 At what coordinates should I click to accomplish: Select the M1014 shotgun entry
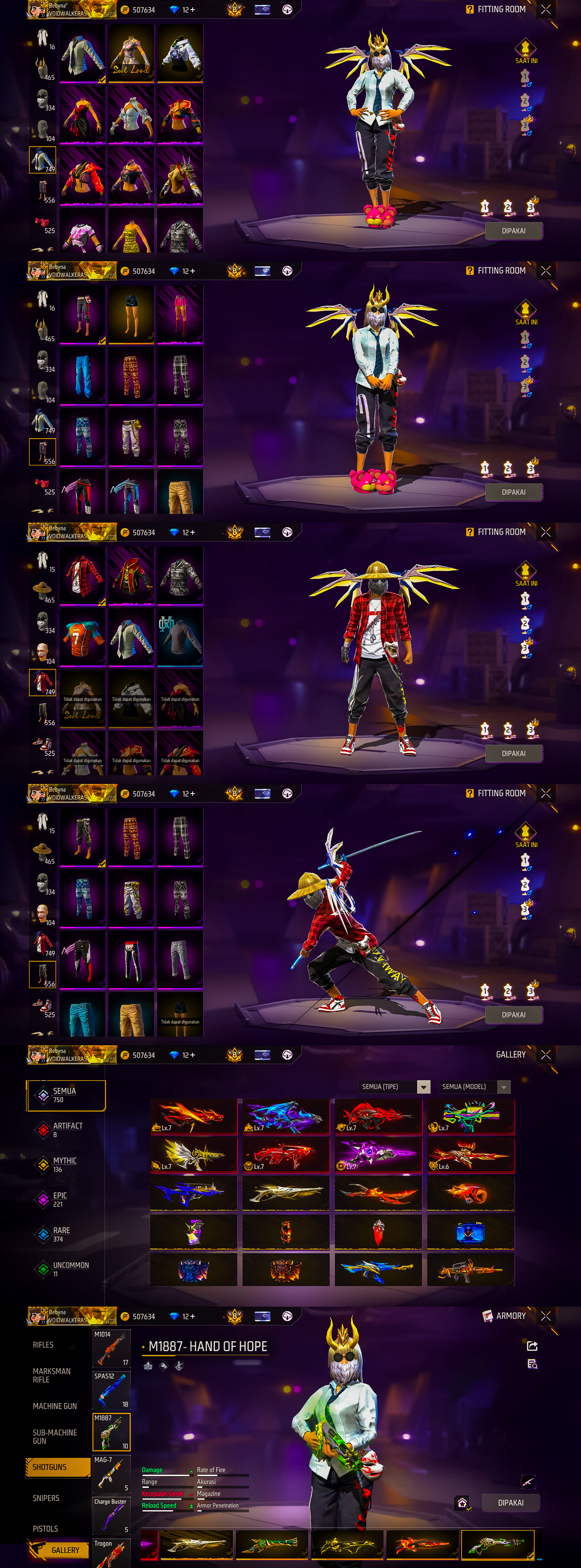(x=111, y=1348)
